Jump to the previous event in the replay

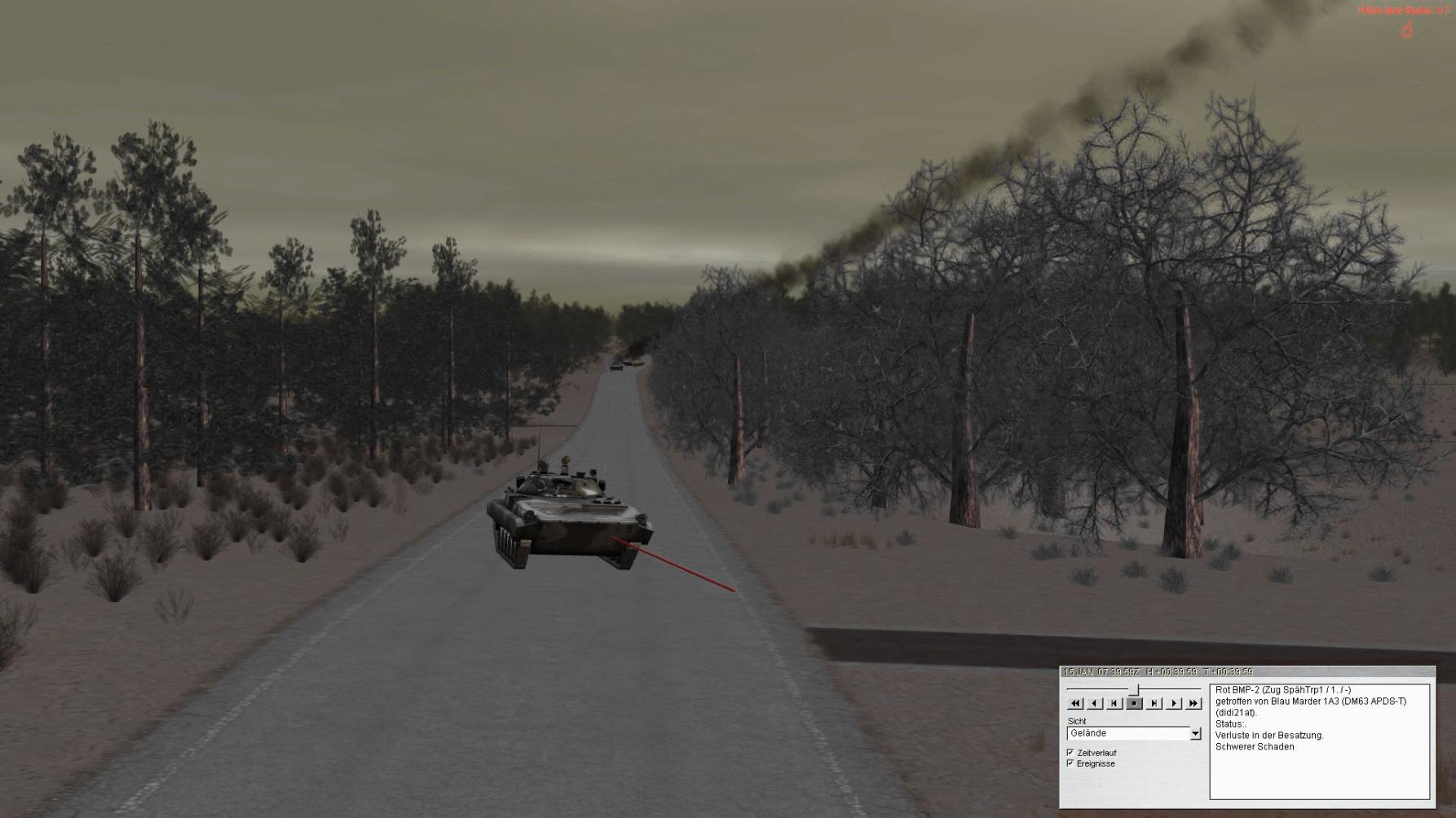1114,703
